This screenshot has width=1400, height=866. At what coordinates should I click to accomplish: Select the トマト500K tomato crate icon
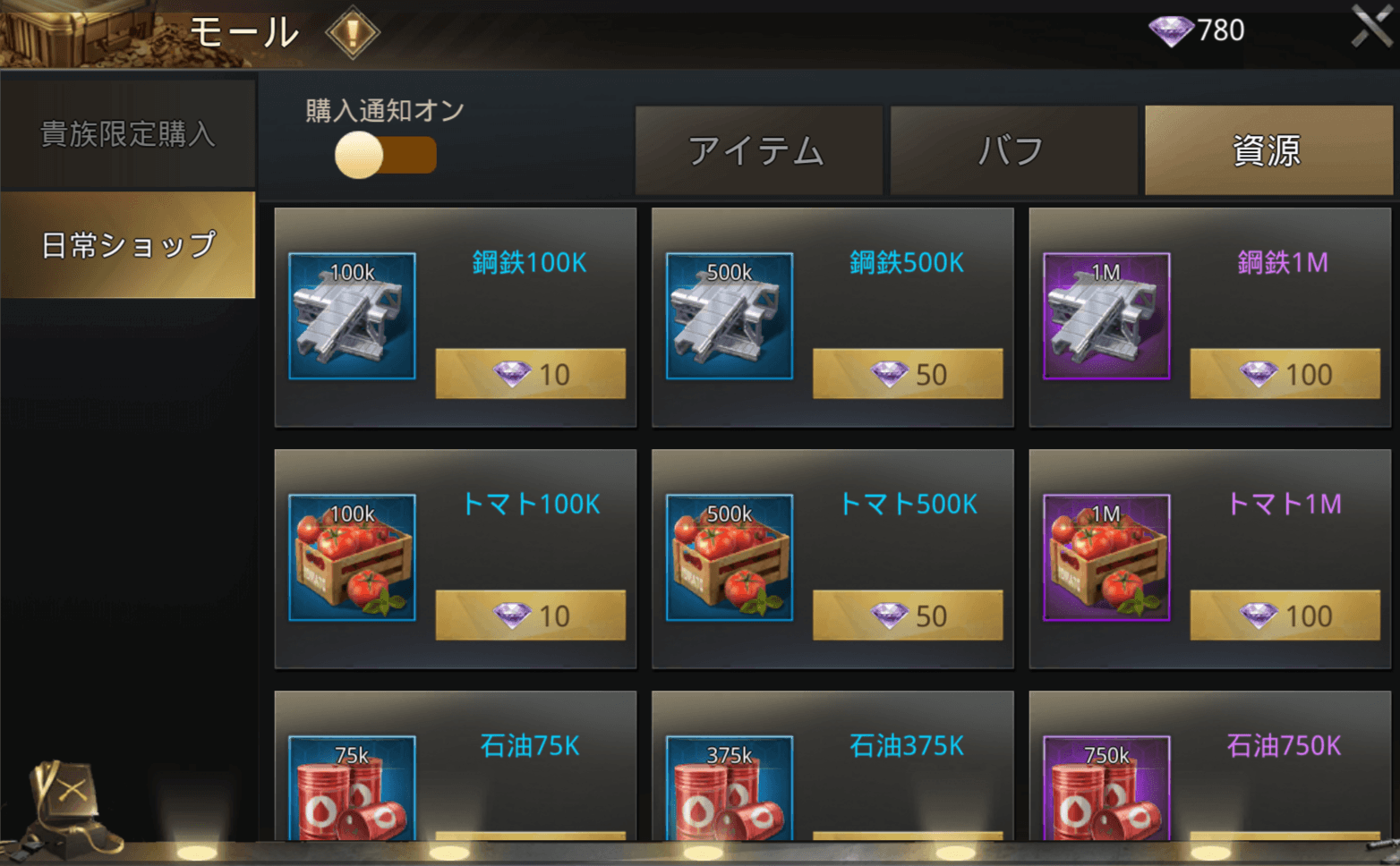coord(730,557)
